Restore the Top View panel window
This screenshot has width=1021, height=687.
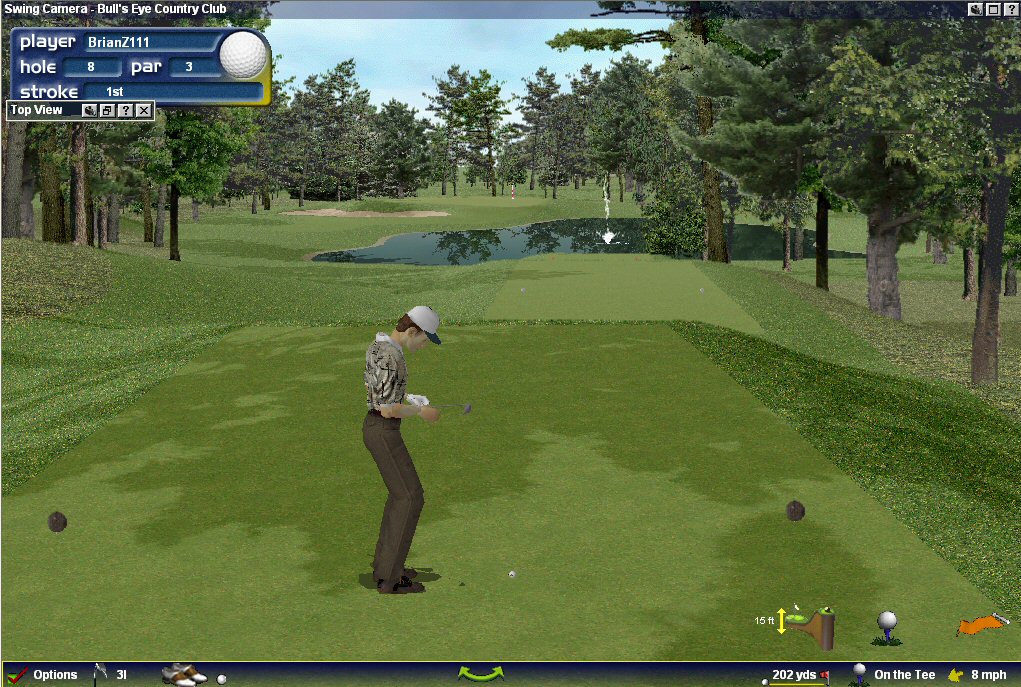click(x=108, y=110)
